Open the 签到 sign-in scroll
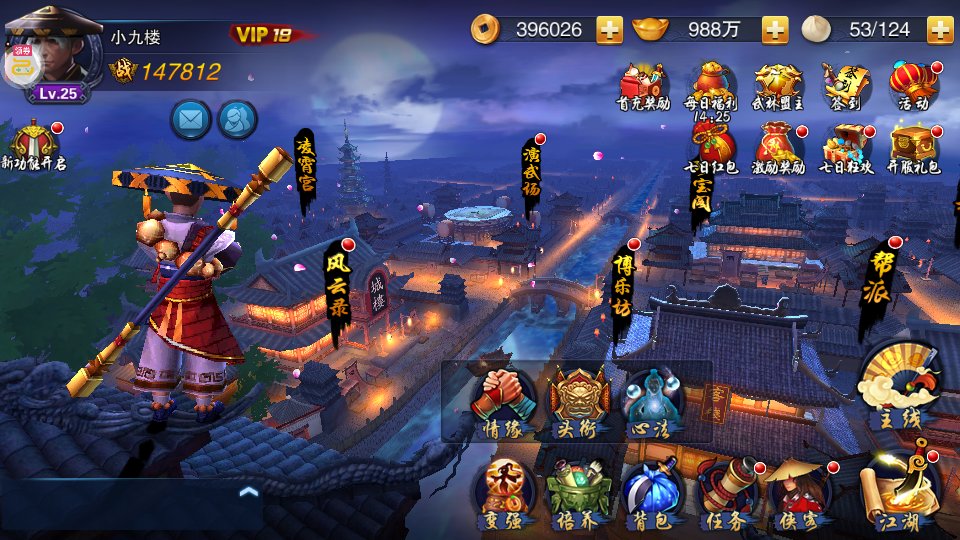Image resolution: width=960 pixels, height=540 pixels. [842, 85]
